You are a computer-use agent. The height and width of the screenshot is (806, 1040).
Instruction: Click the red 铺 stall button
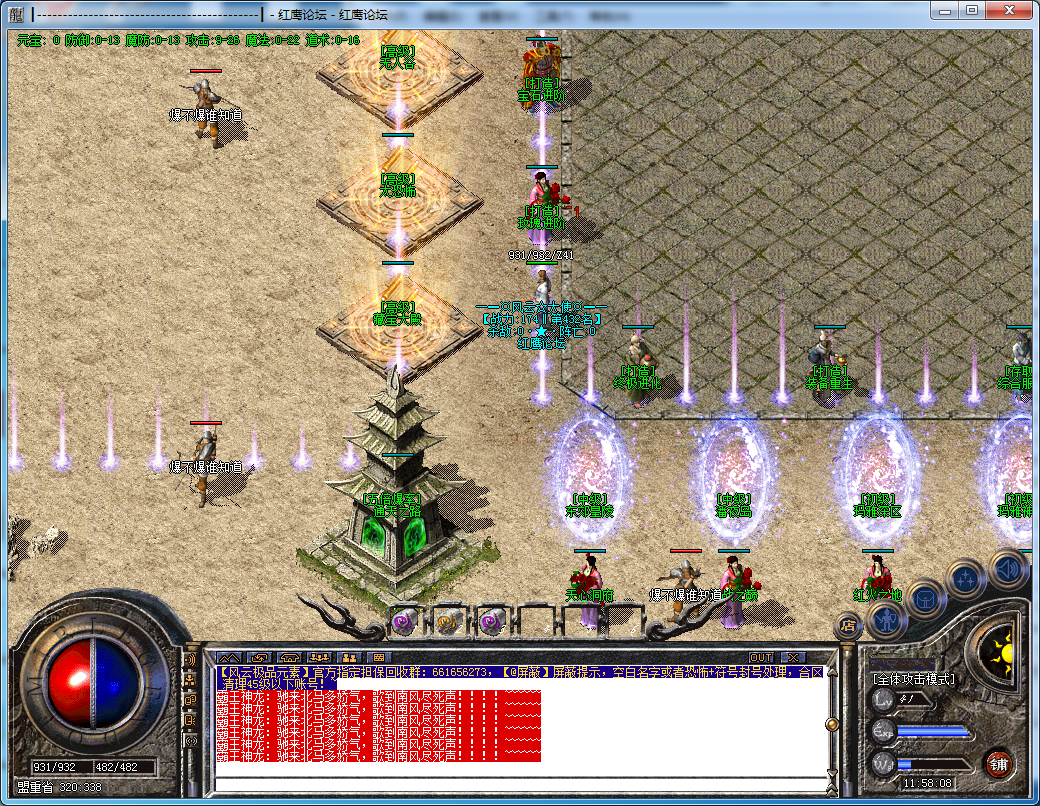[998, 764]
